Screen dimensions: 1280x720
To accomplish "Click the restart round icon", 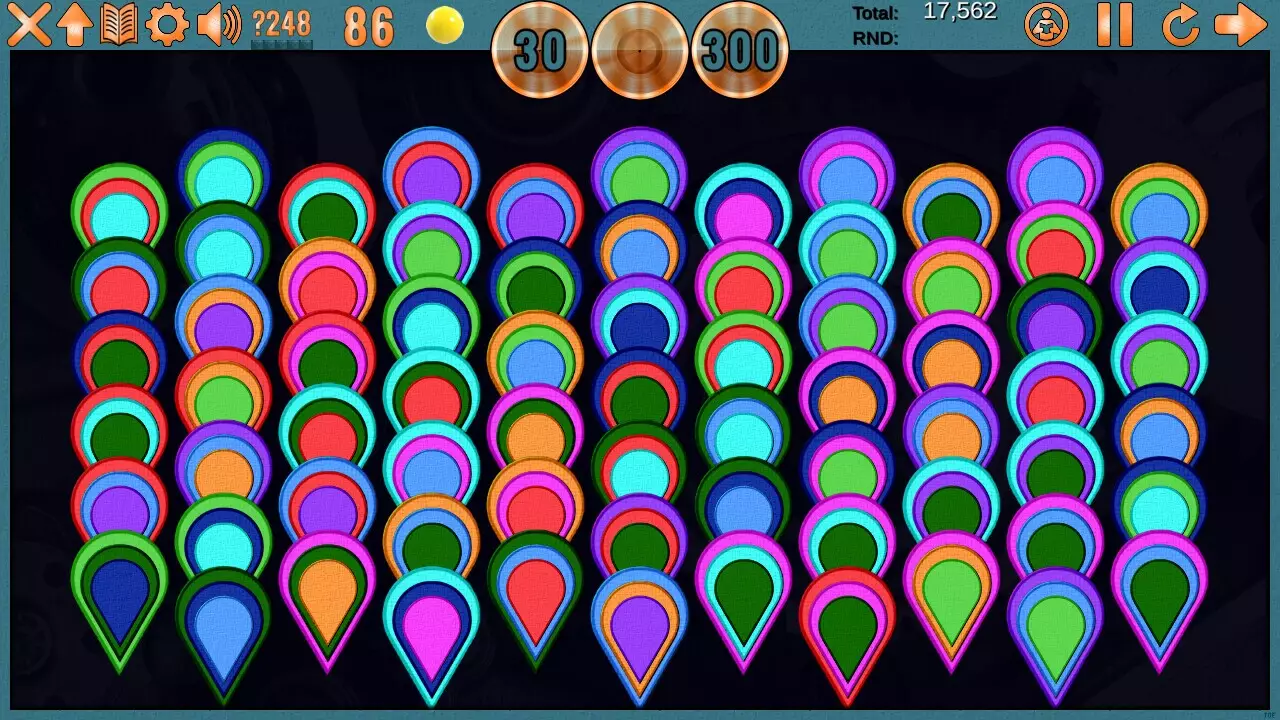I will point(1181,27).
